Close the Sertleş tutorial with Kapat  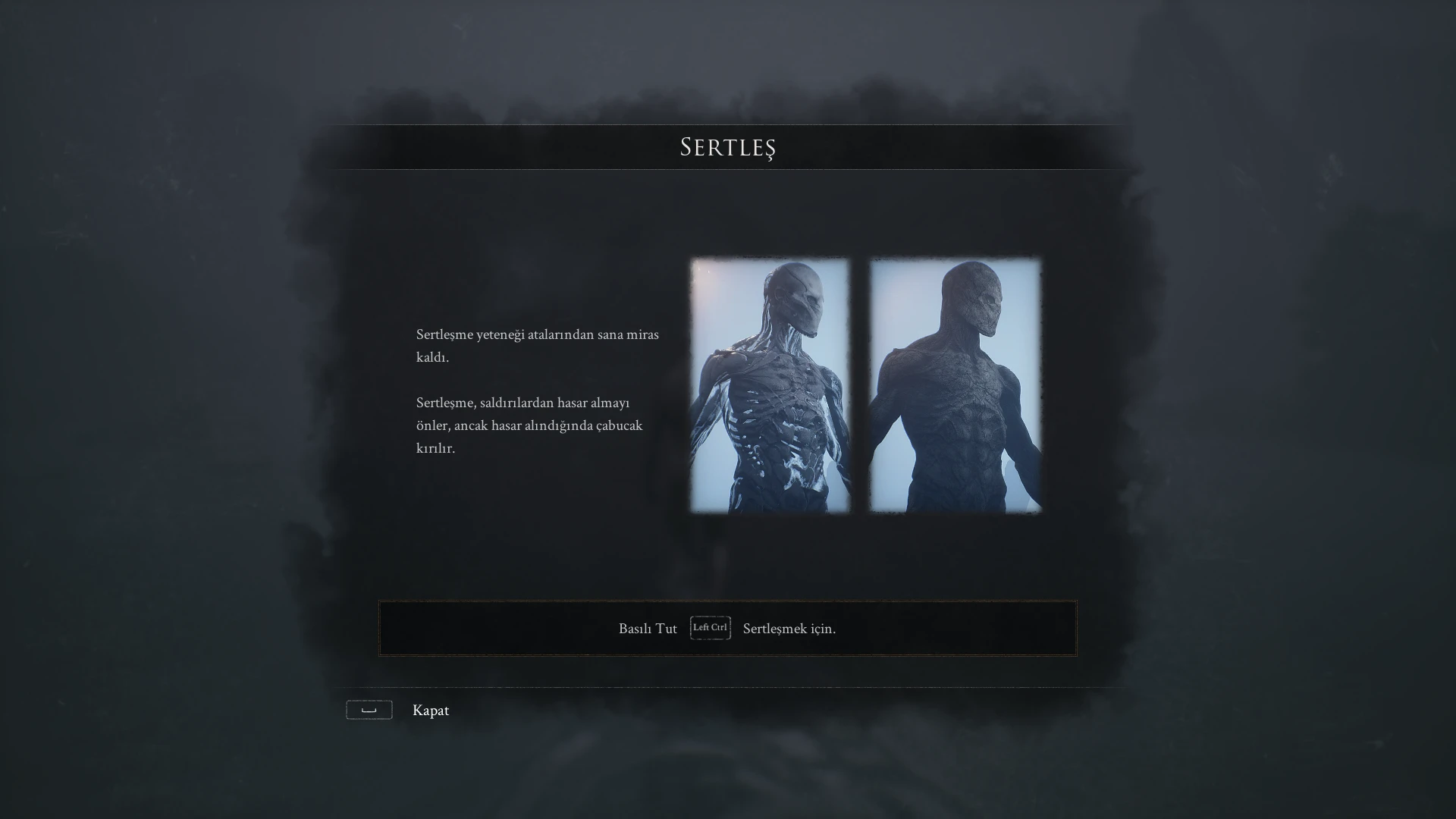(429, 711)
